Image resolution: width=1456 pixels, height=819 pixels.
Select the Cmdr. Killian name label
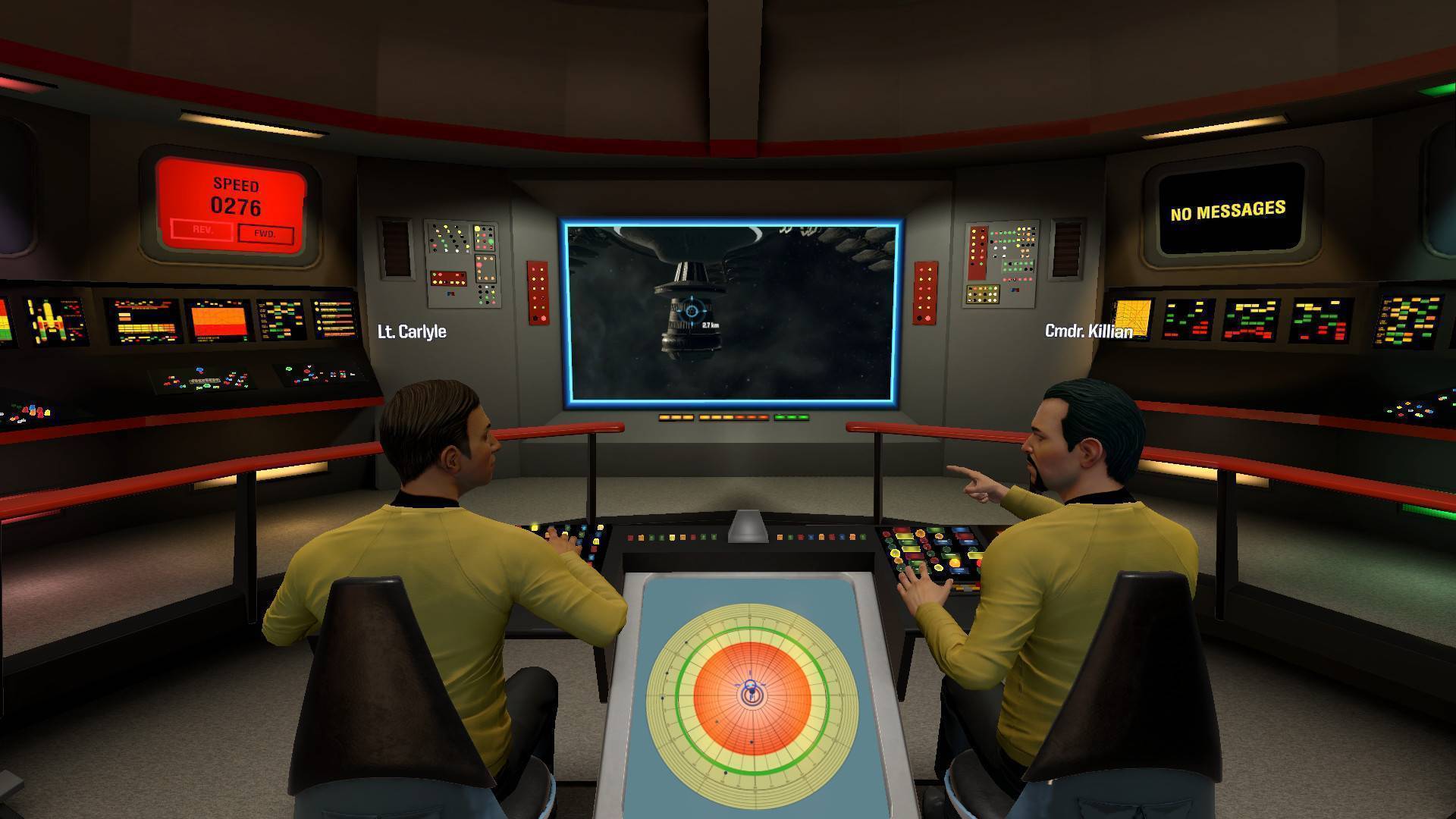coord(1088,331)
